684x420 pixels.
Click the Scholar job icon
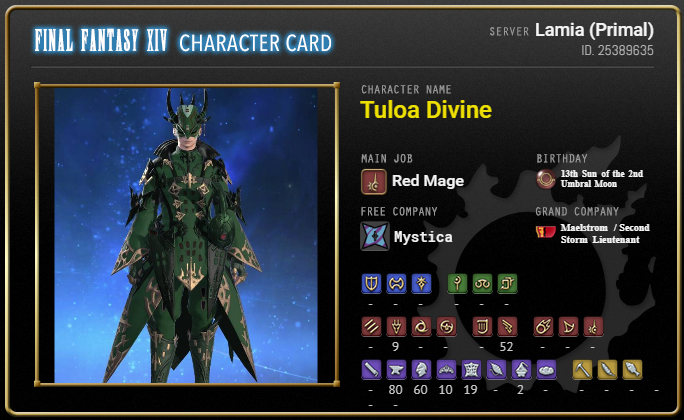coord(482,283)
